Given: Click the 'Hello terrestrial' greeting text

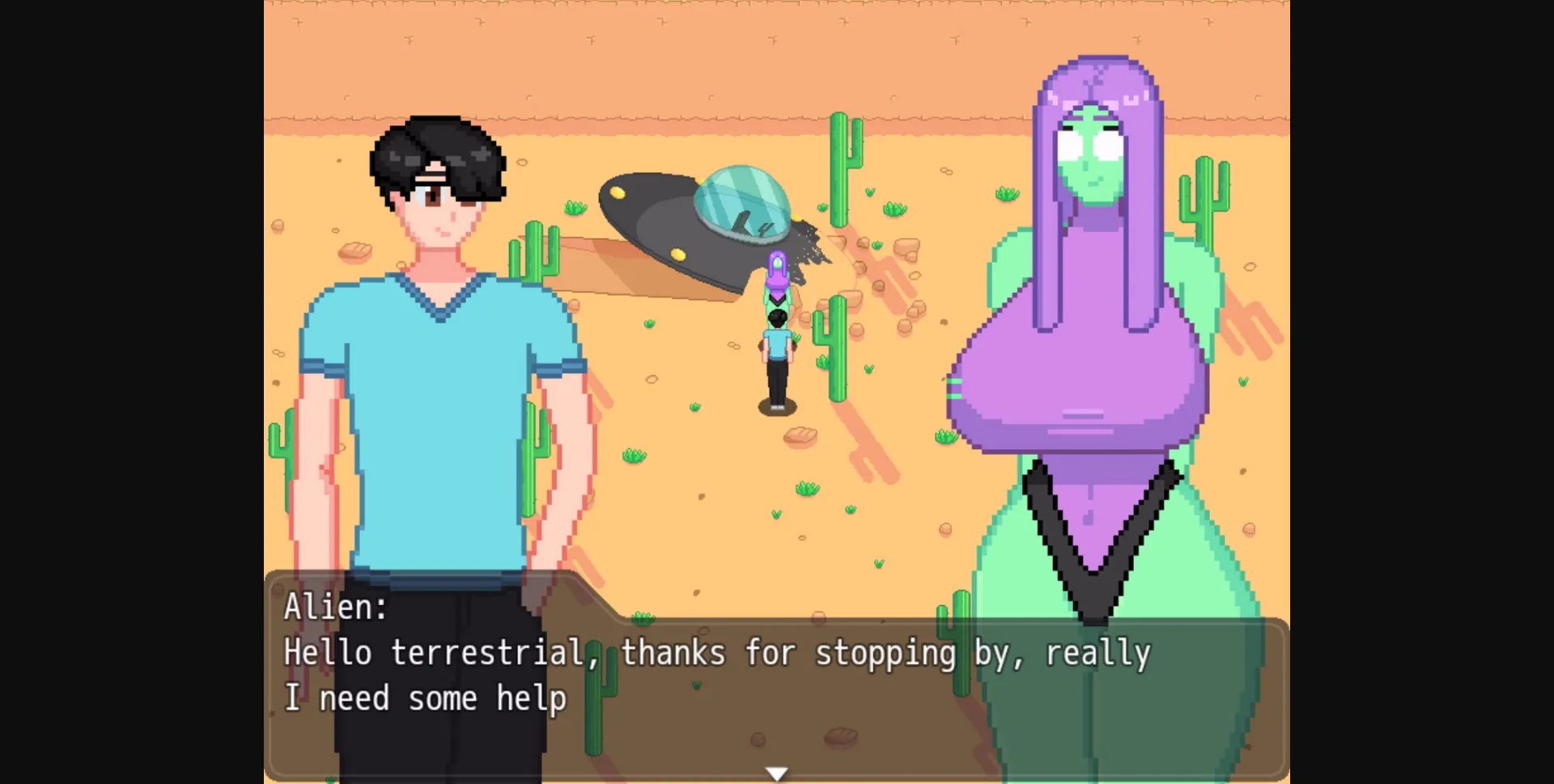Looking at the screenshot, I should [437, 652].
